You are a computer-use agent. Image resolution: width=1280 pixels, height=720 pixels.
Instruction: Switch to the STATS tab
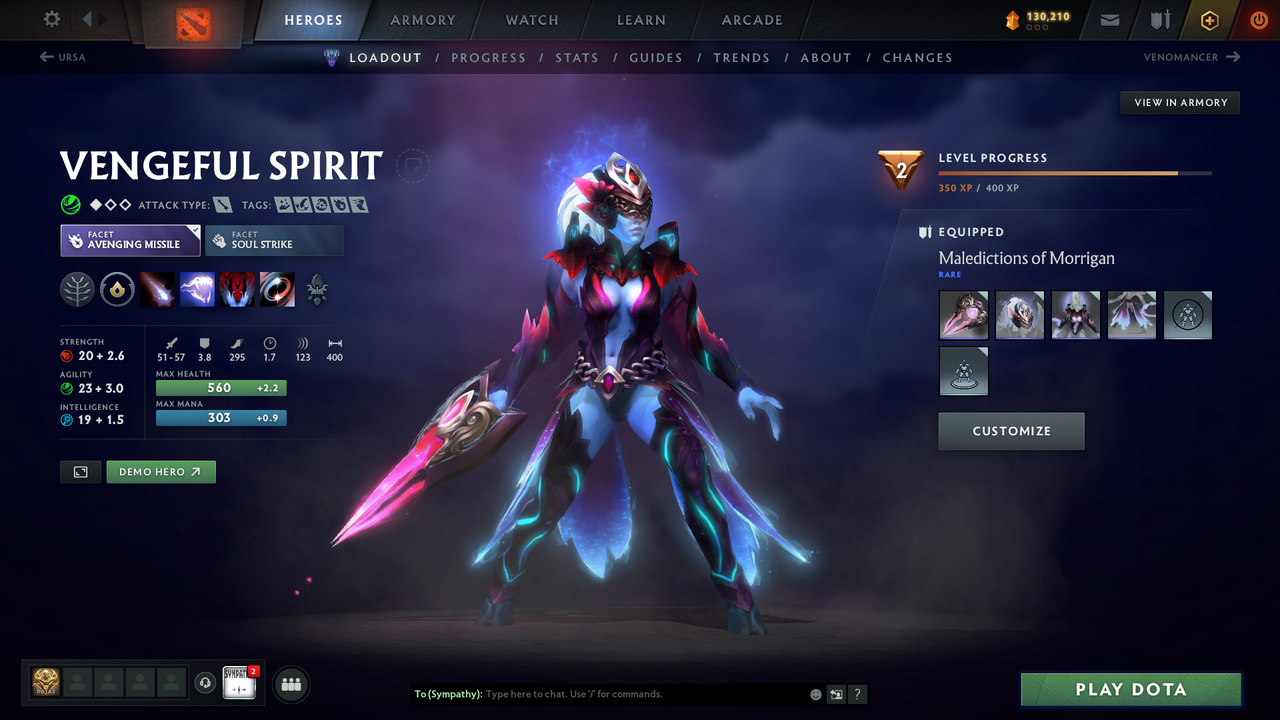click(577, 57)
